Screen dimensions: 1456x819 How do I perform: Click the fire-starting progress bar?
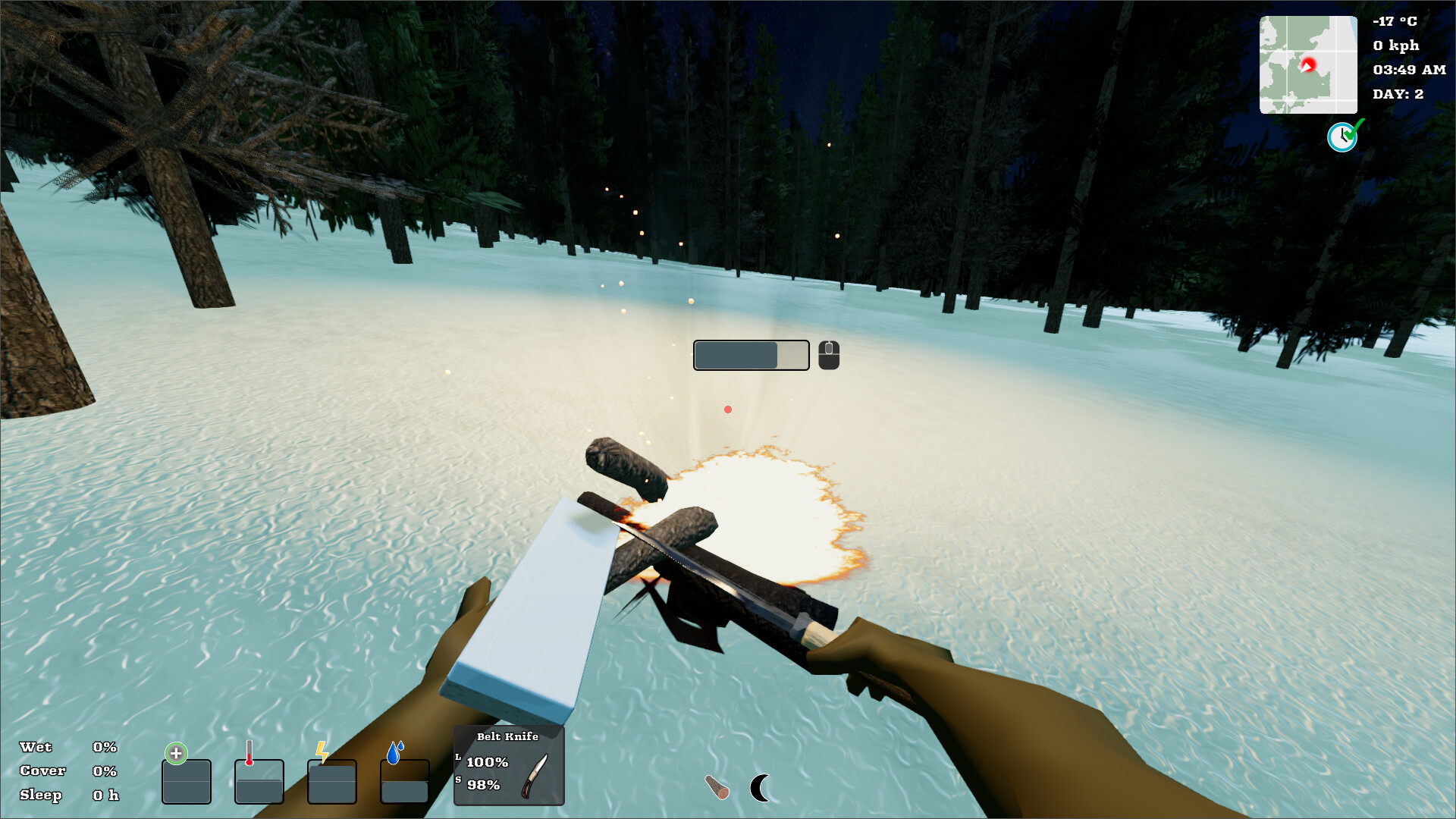(x=751, y=354)
